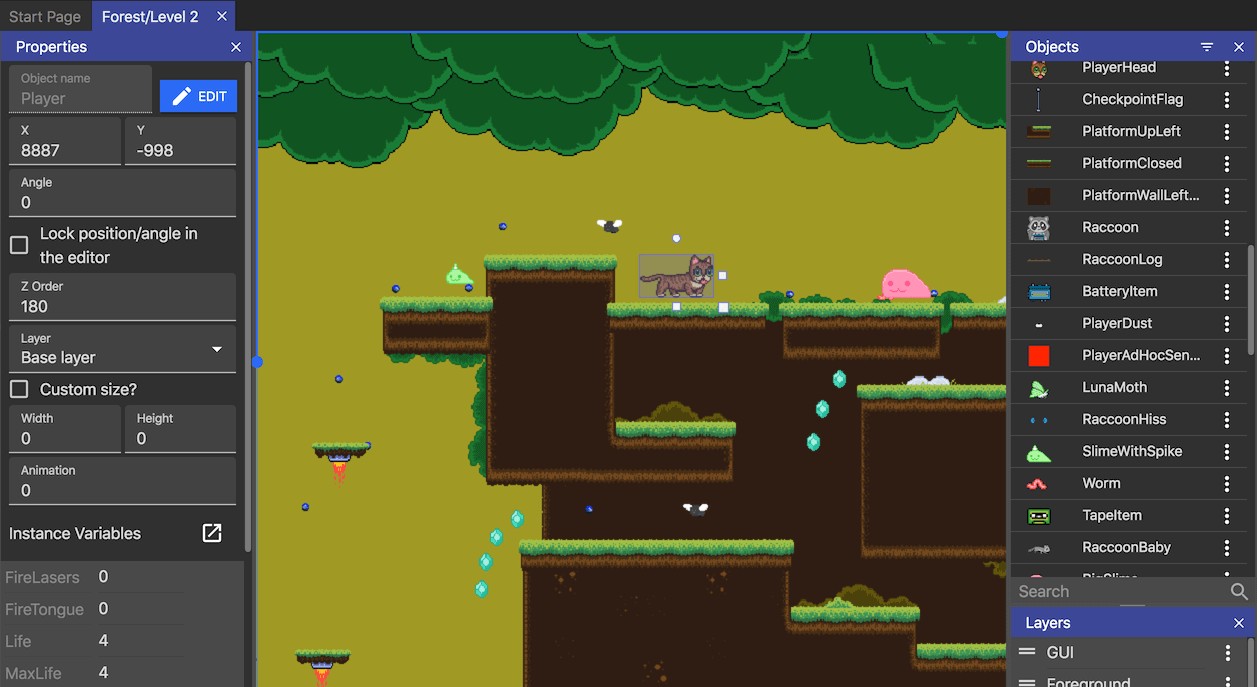Click the blue EDIT object button
The width and height of the screenshot is (1257, 687).
tap(198, 96)
